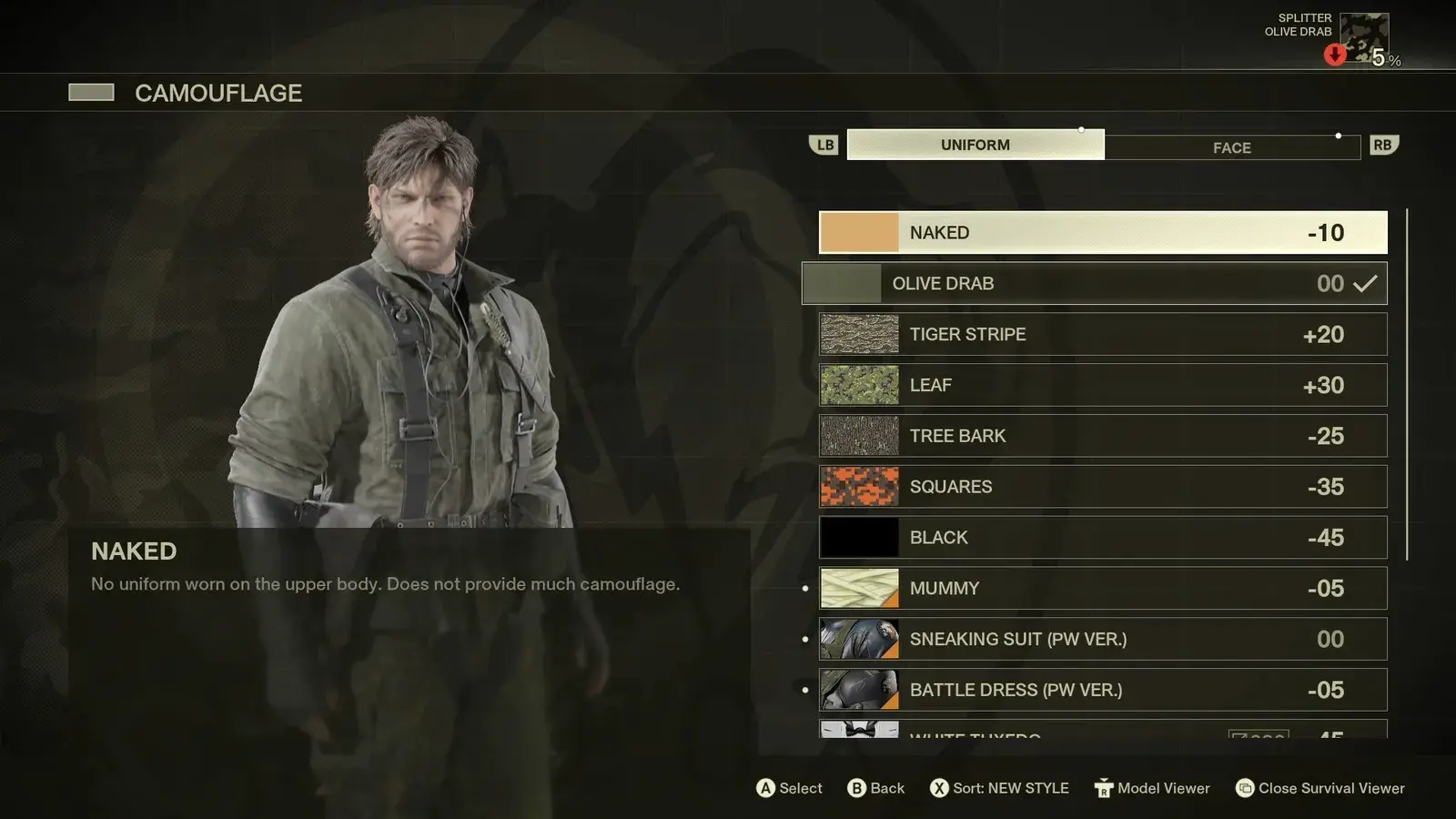This screenshot has height=819, width=1456.
Task: Choose Battle Dress (PW Ver.)
Action: [1103, 691]
